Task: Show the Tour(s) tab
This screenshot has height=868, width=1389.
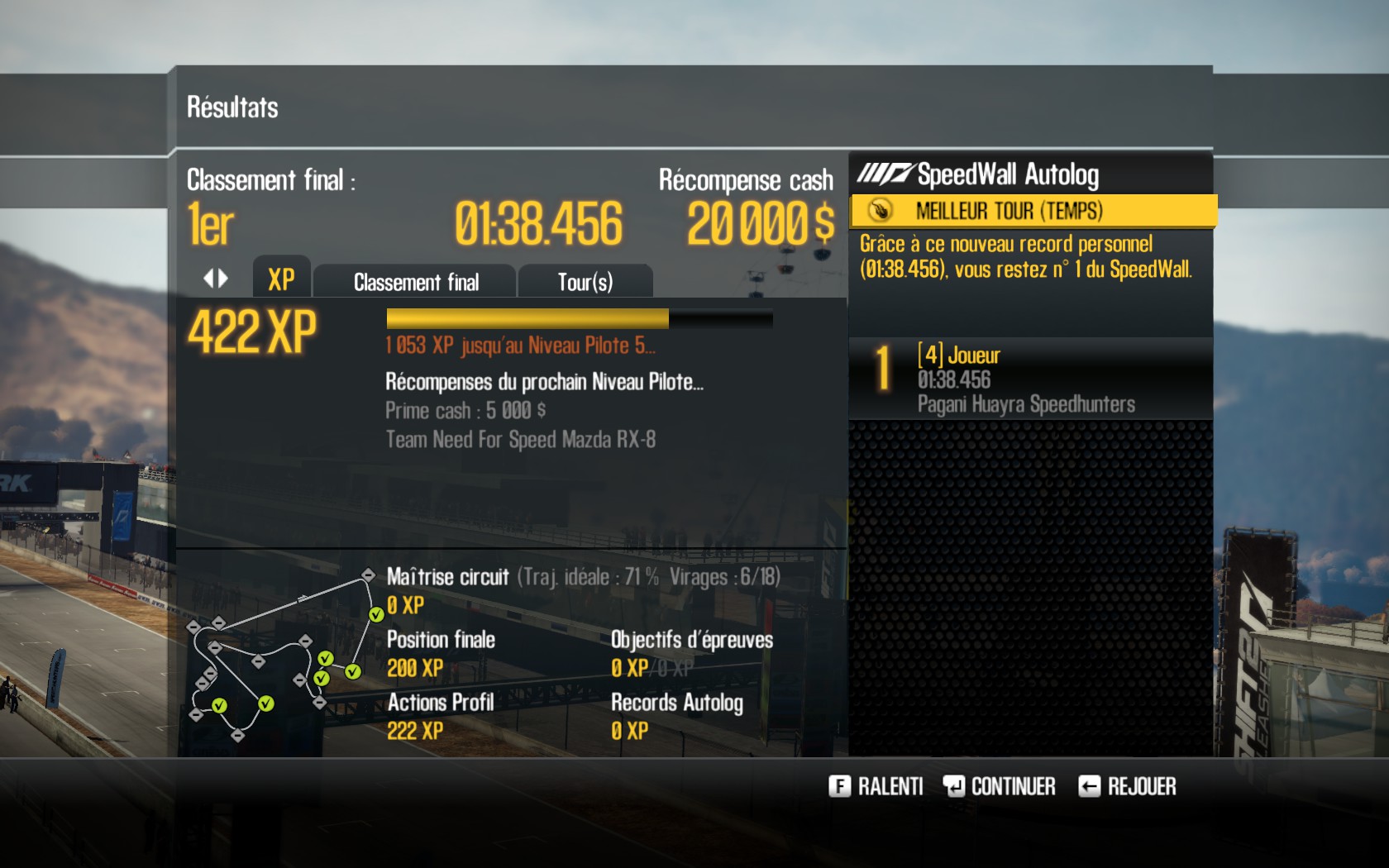Action: [x=585, y=282]
